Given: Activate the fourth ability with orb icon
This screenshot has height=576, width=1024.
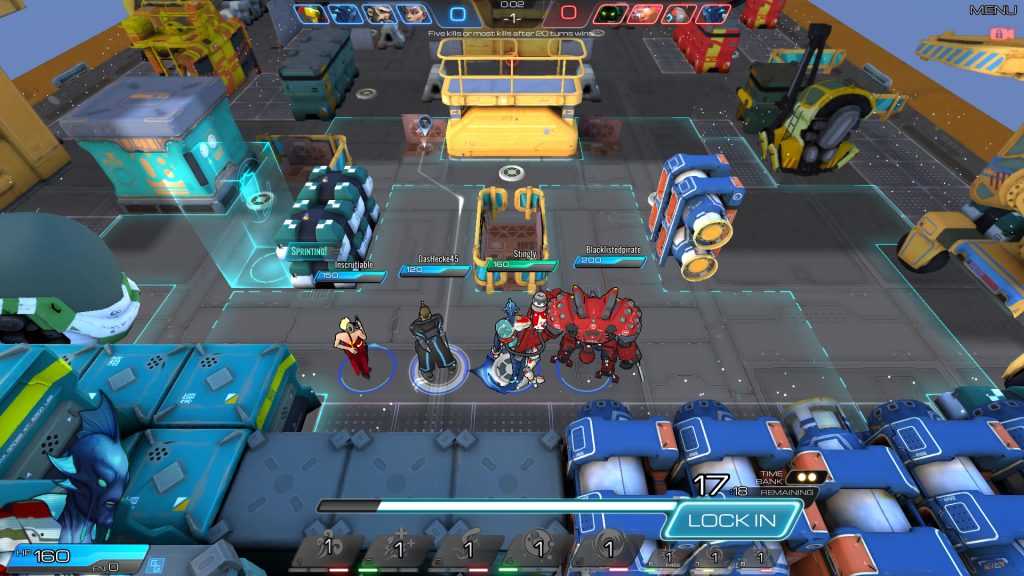Looking at the screenshot, I should pyautogui.click(x=537, y=550).
